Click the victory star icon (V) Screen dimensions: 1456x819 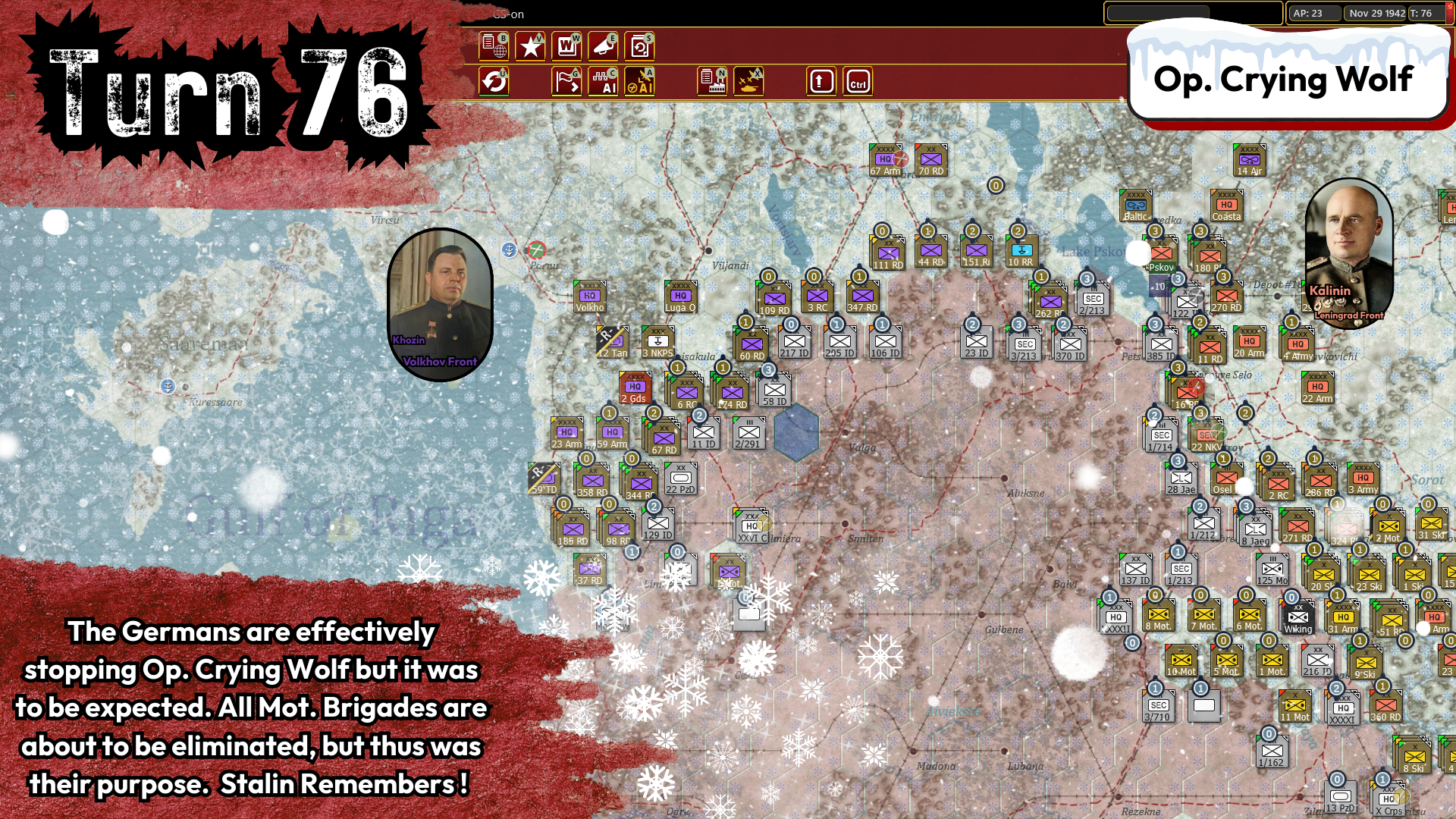530,46
